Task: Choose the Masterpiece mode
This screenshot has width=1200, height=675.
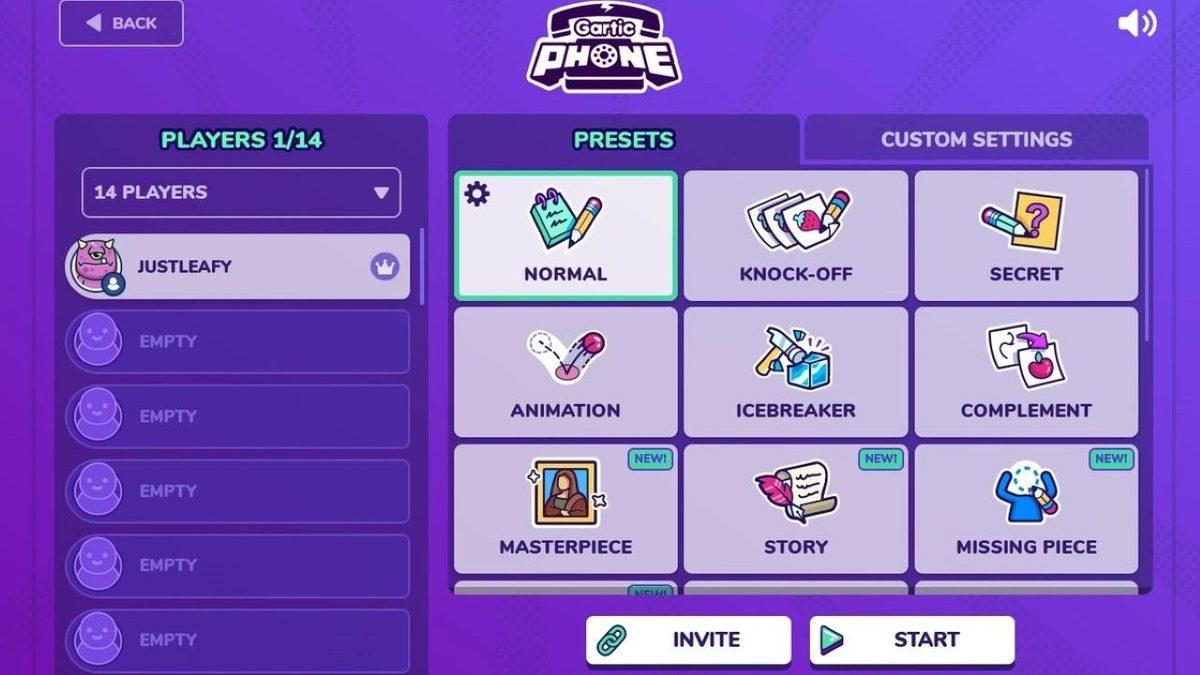Action: click(x=566, y=509)
